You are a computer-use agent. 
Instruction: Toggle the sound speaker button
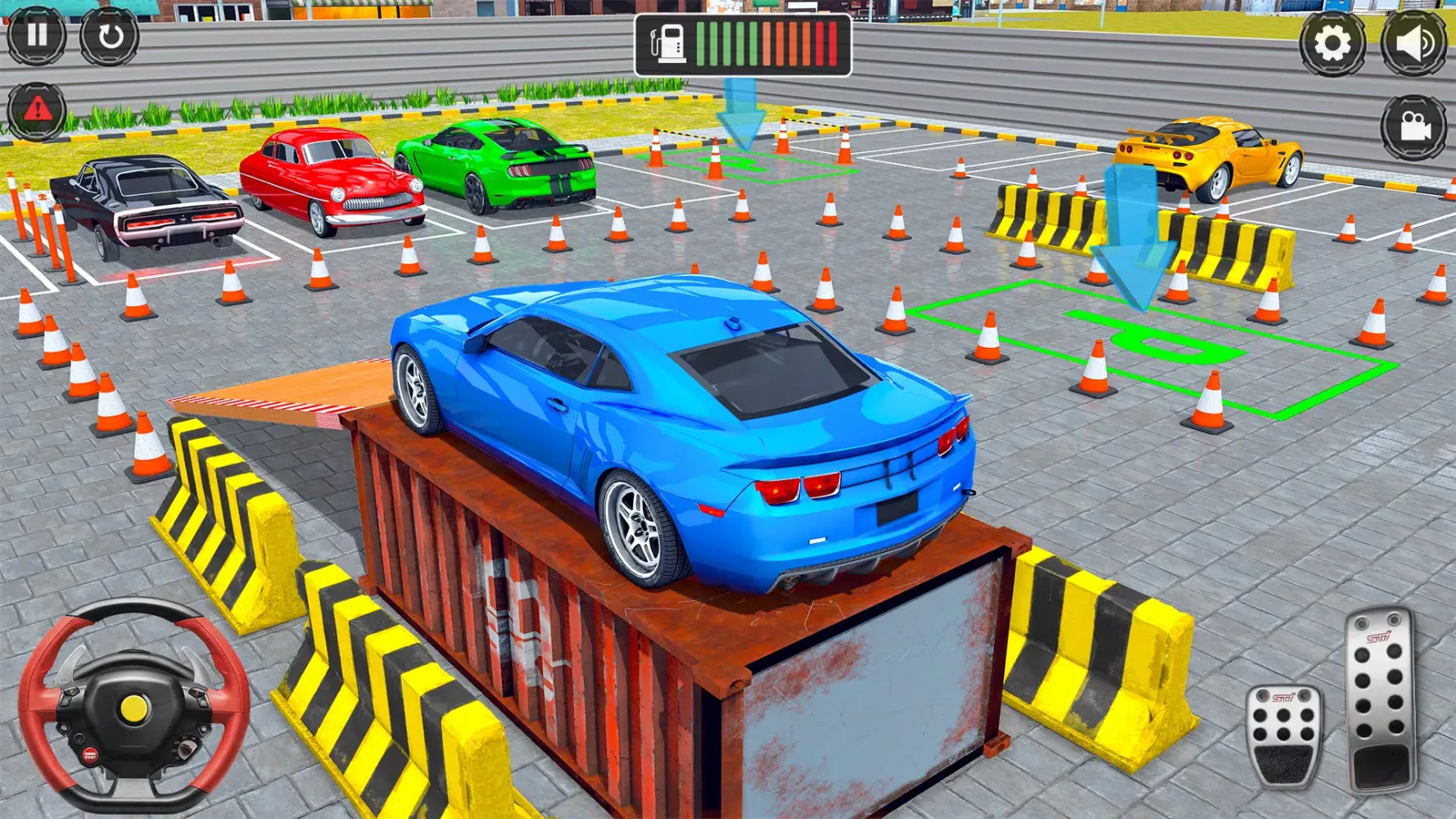pos(1414,43)
